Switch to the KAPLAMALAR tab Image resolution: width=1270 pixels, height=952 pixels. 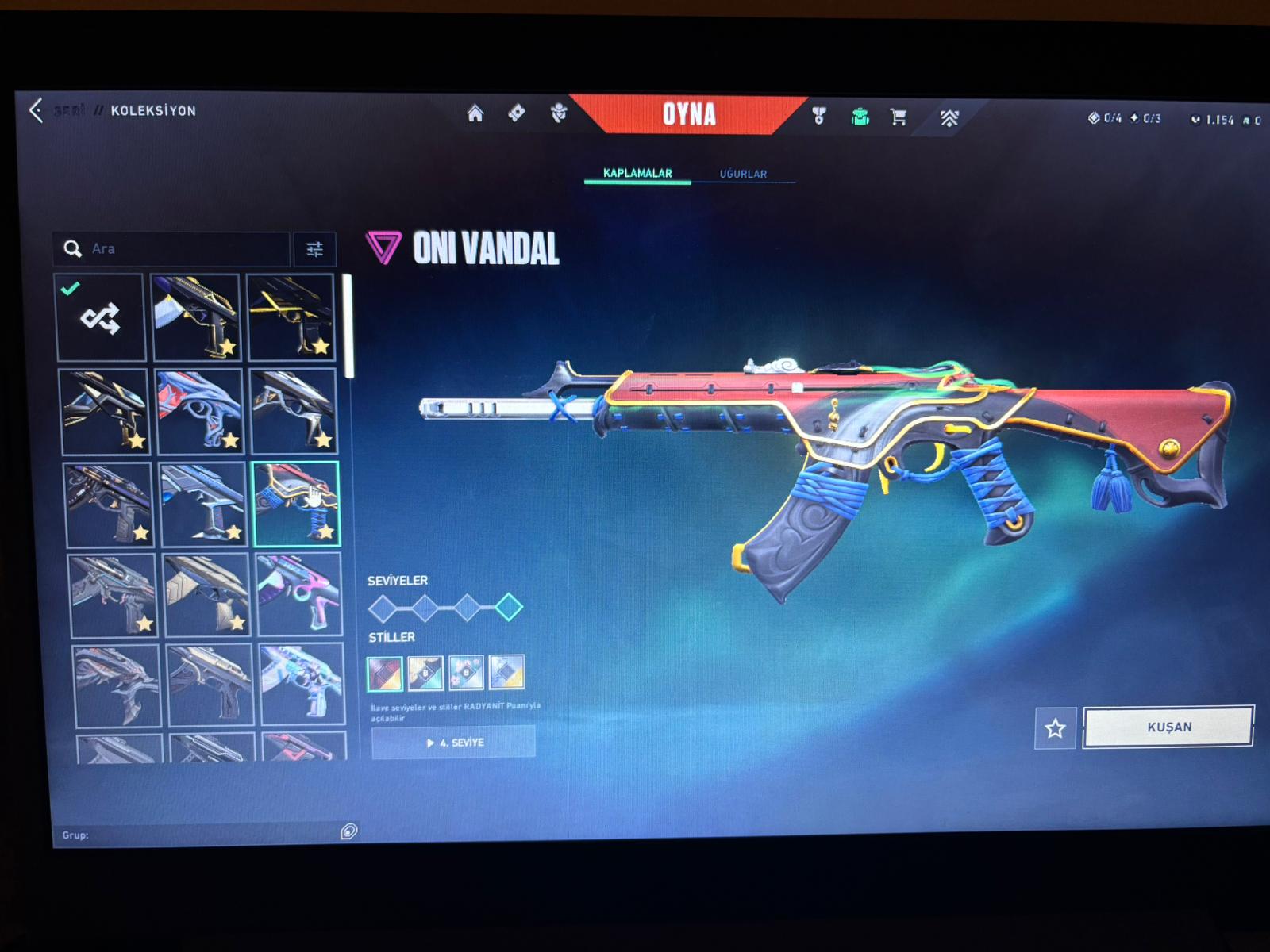point(637,173)
